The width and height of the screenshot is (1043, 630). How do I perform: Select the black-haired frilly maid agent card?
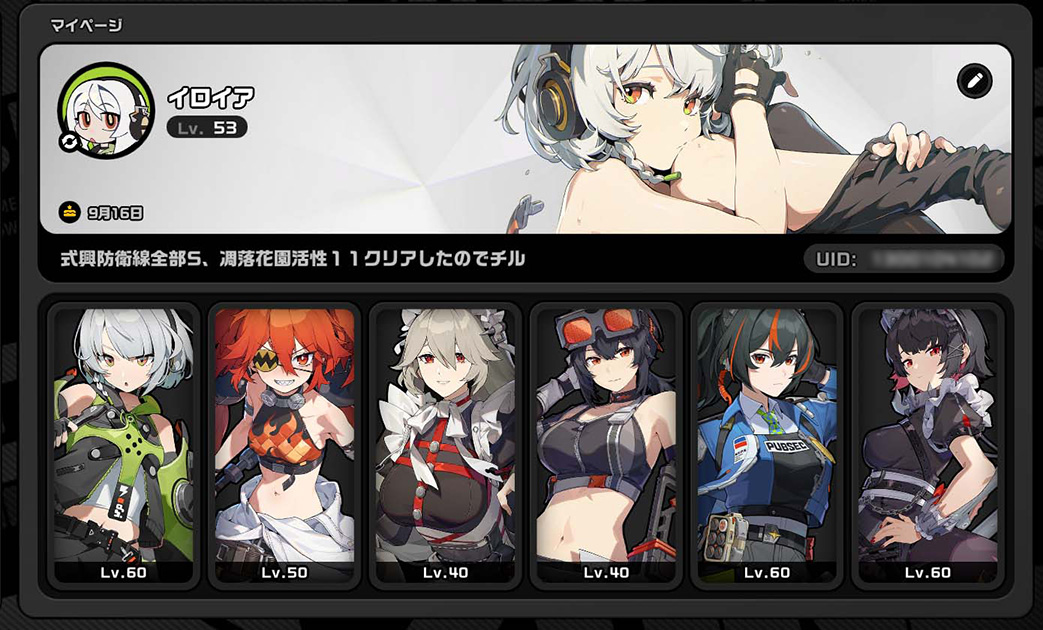tap(927, 445)
